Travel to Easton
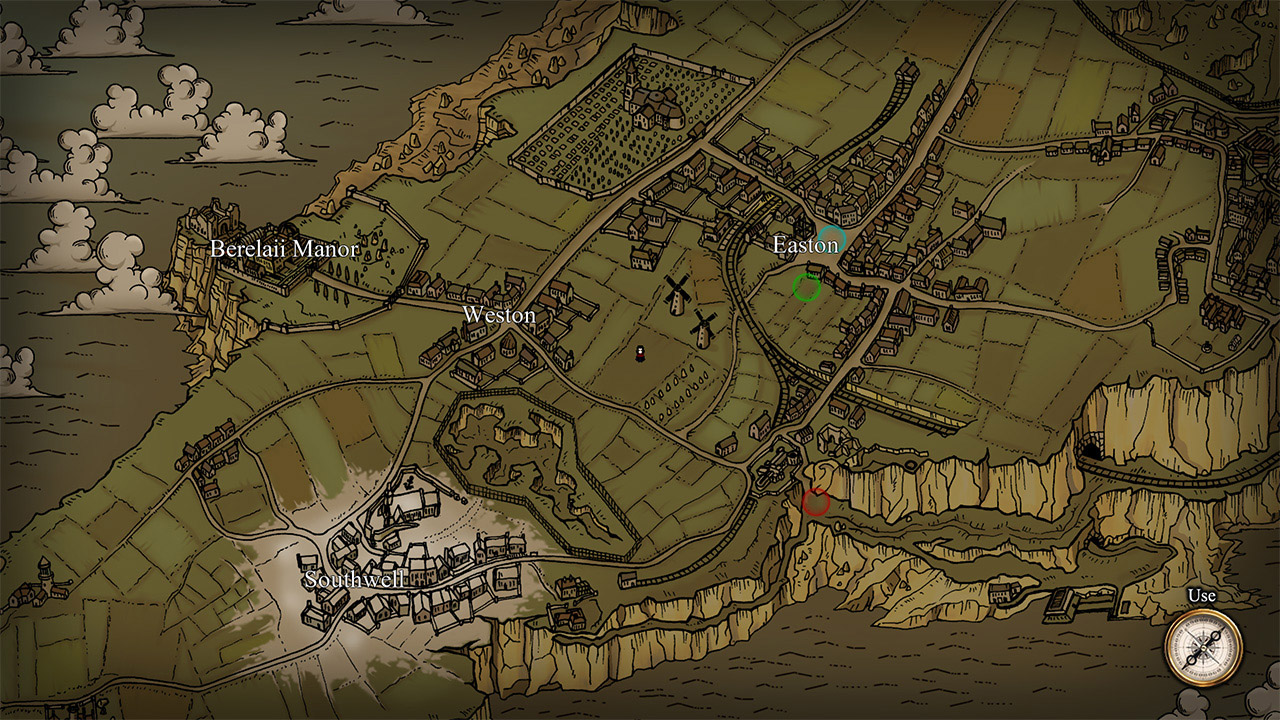This screenshot has width=1280, height=720. tap(806, 244)
